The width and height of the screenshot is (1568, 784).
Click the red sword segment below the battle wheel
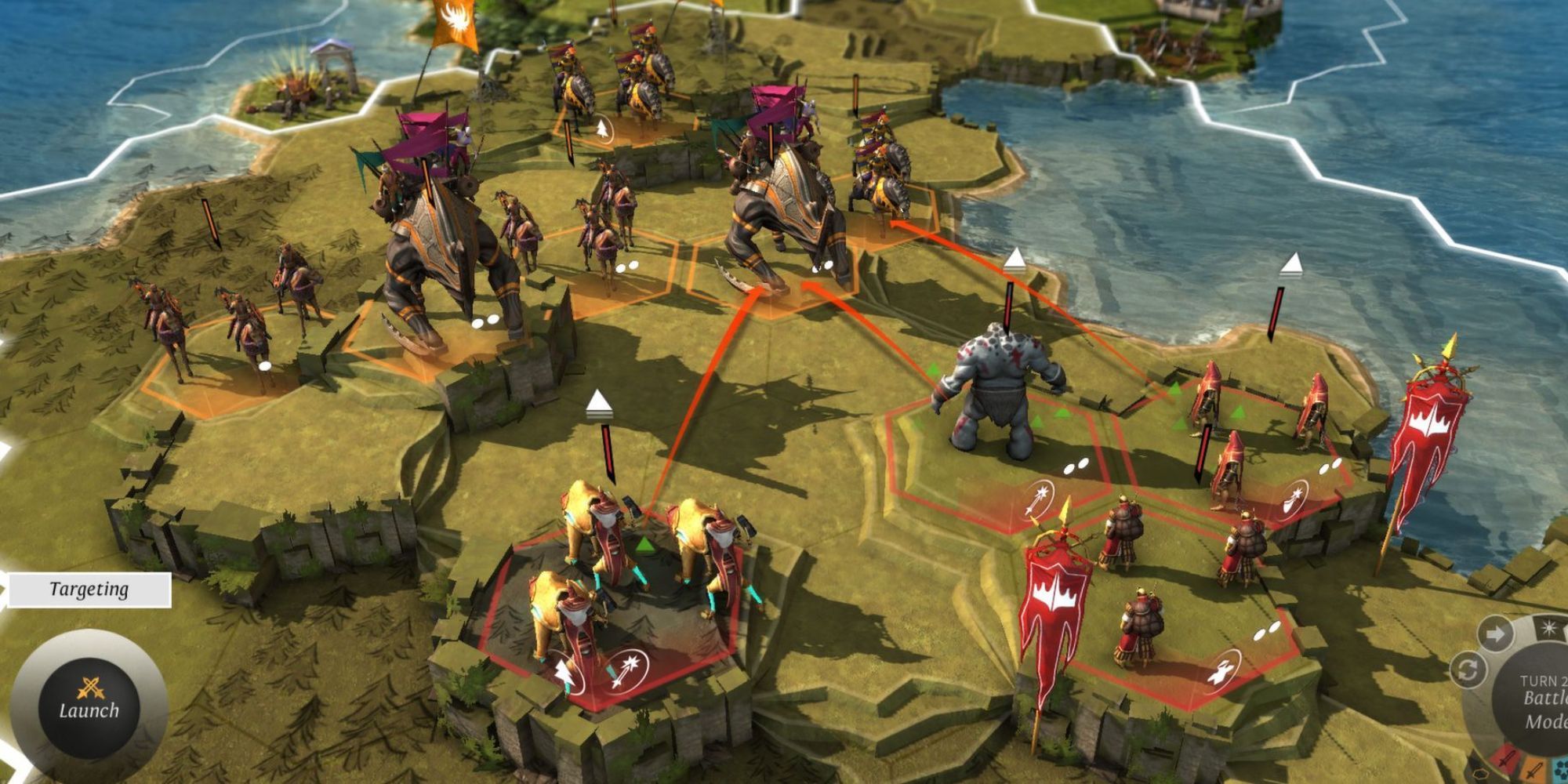1509,759
